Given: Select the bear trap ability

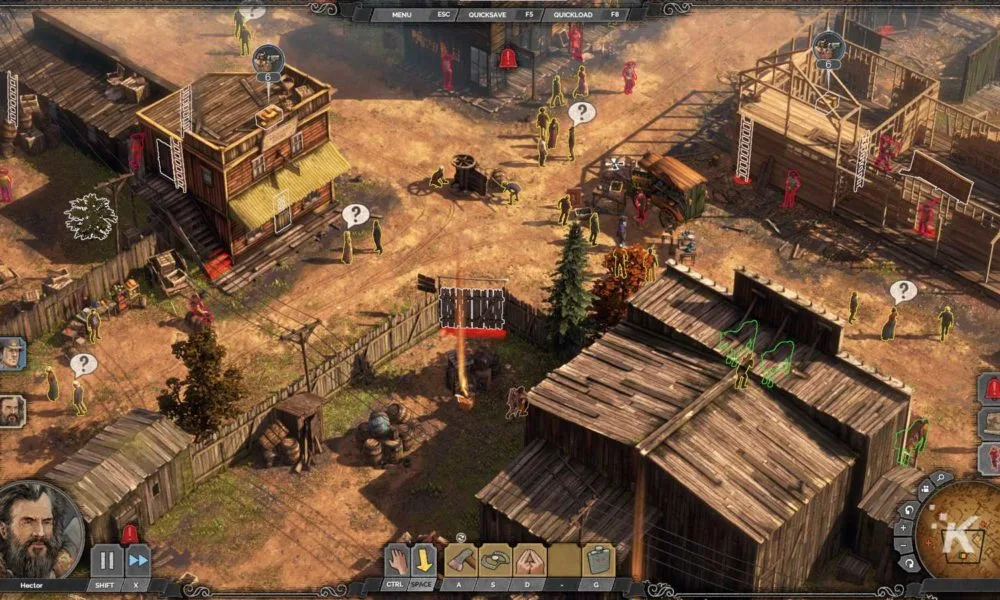Looking at the screenshot, I should coord(495,561).
